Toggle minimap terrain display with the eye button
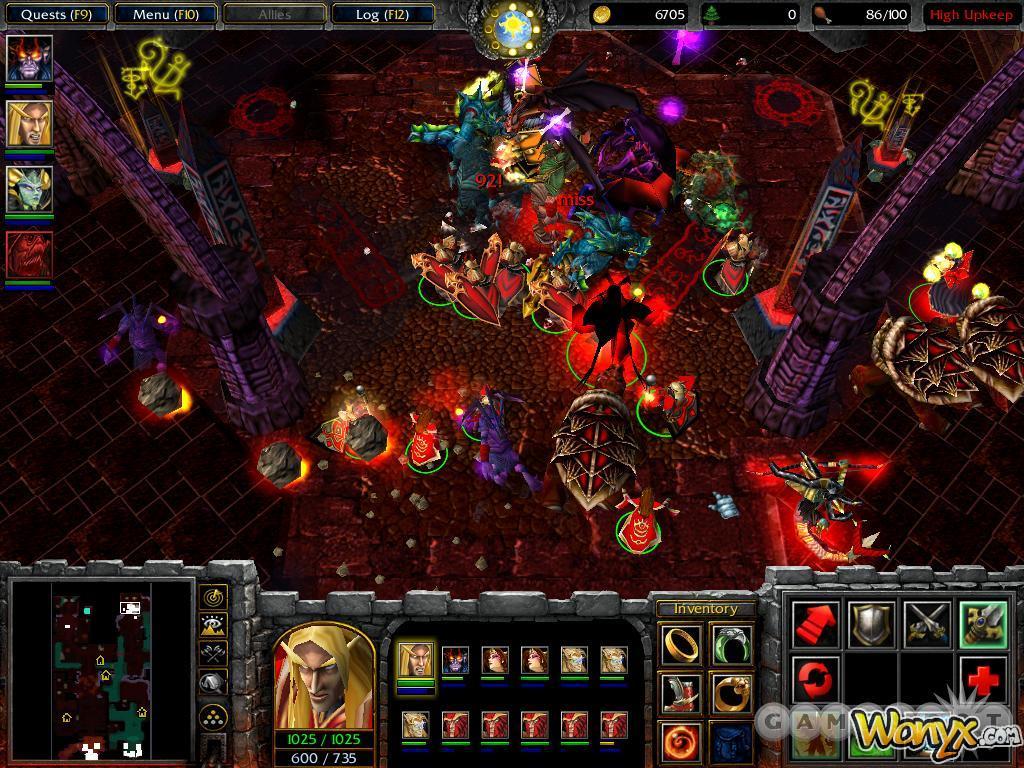The width and height of the screenshot is (1024, 768). (213, 626)
